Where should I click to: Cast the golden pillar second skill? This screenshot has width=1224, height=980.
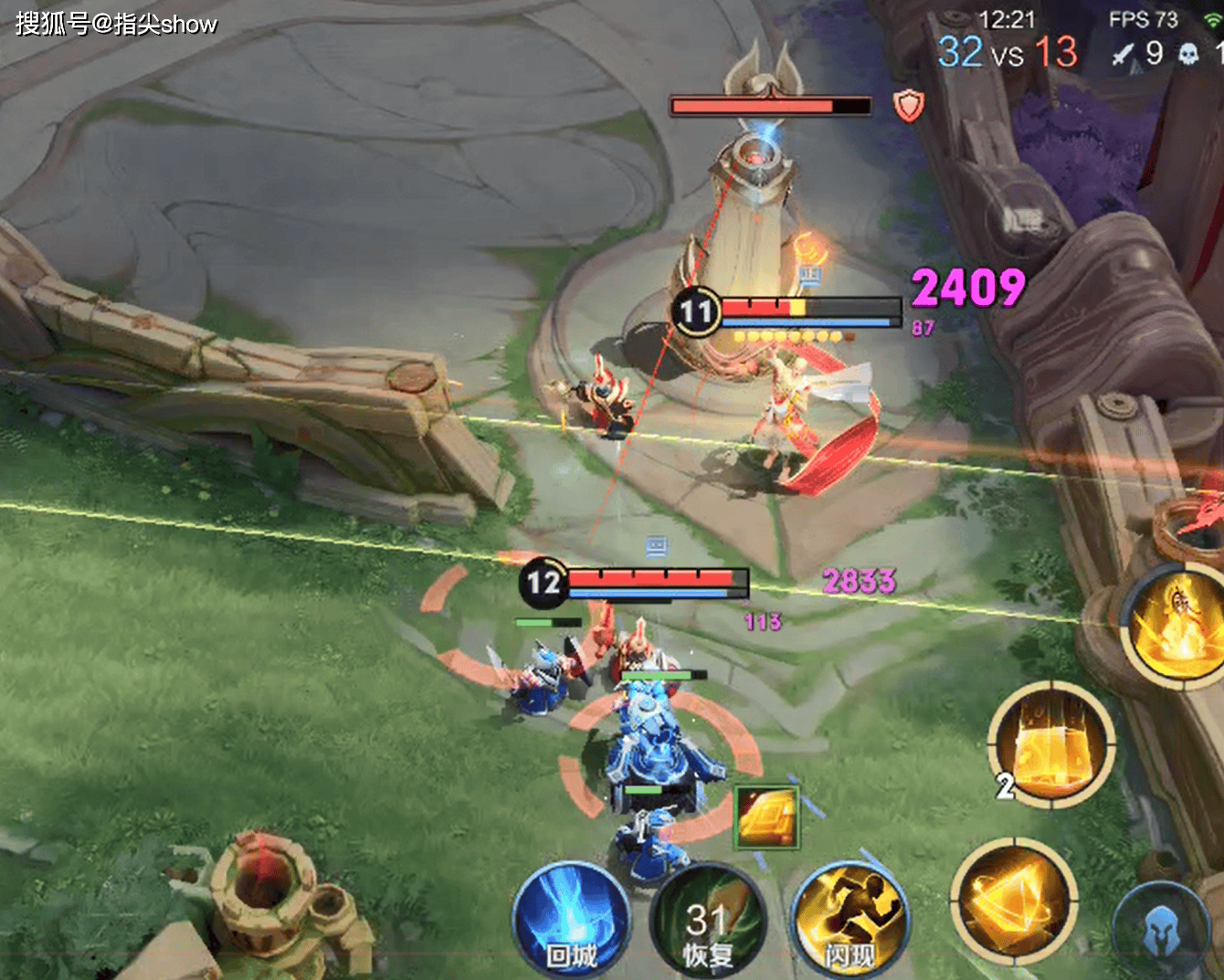click(1051, 744)
